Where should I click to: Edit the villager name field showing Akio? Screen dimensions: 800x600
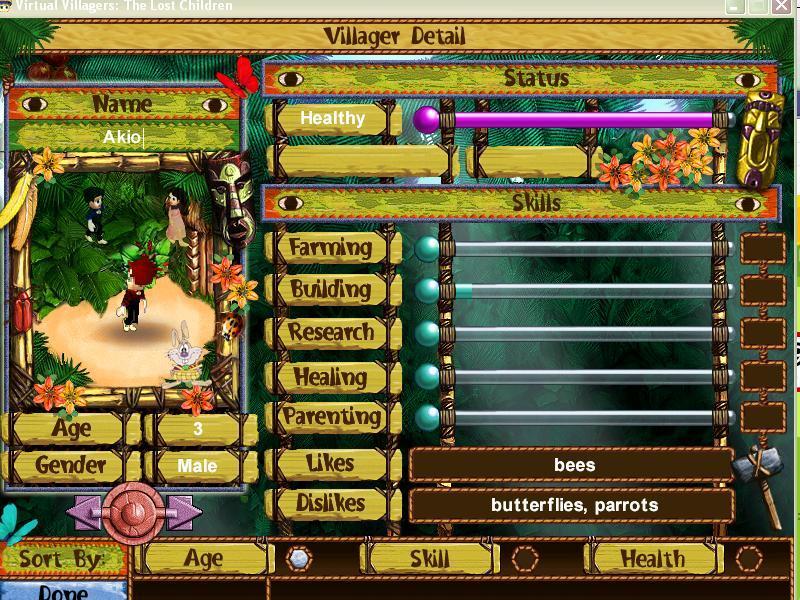click(x=124, y=136)
